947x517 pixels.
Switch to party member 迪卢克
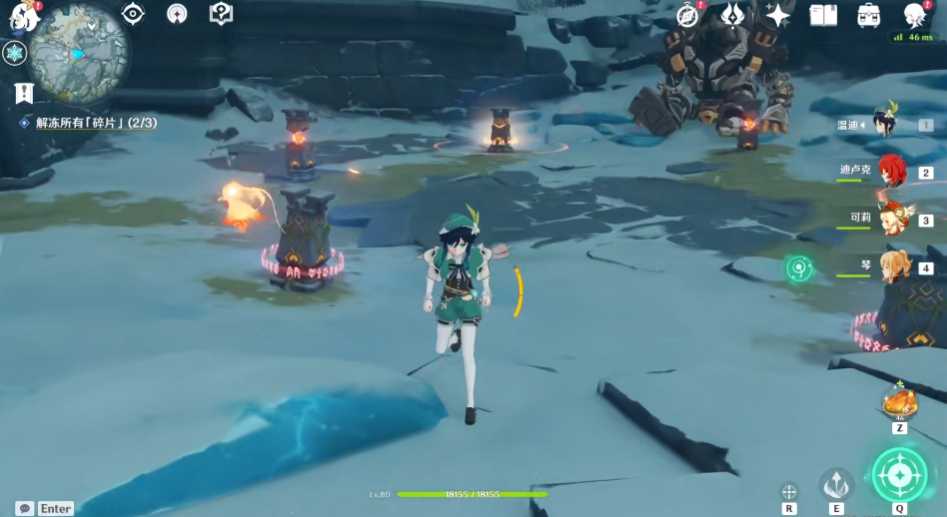892,171
